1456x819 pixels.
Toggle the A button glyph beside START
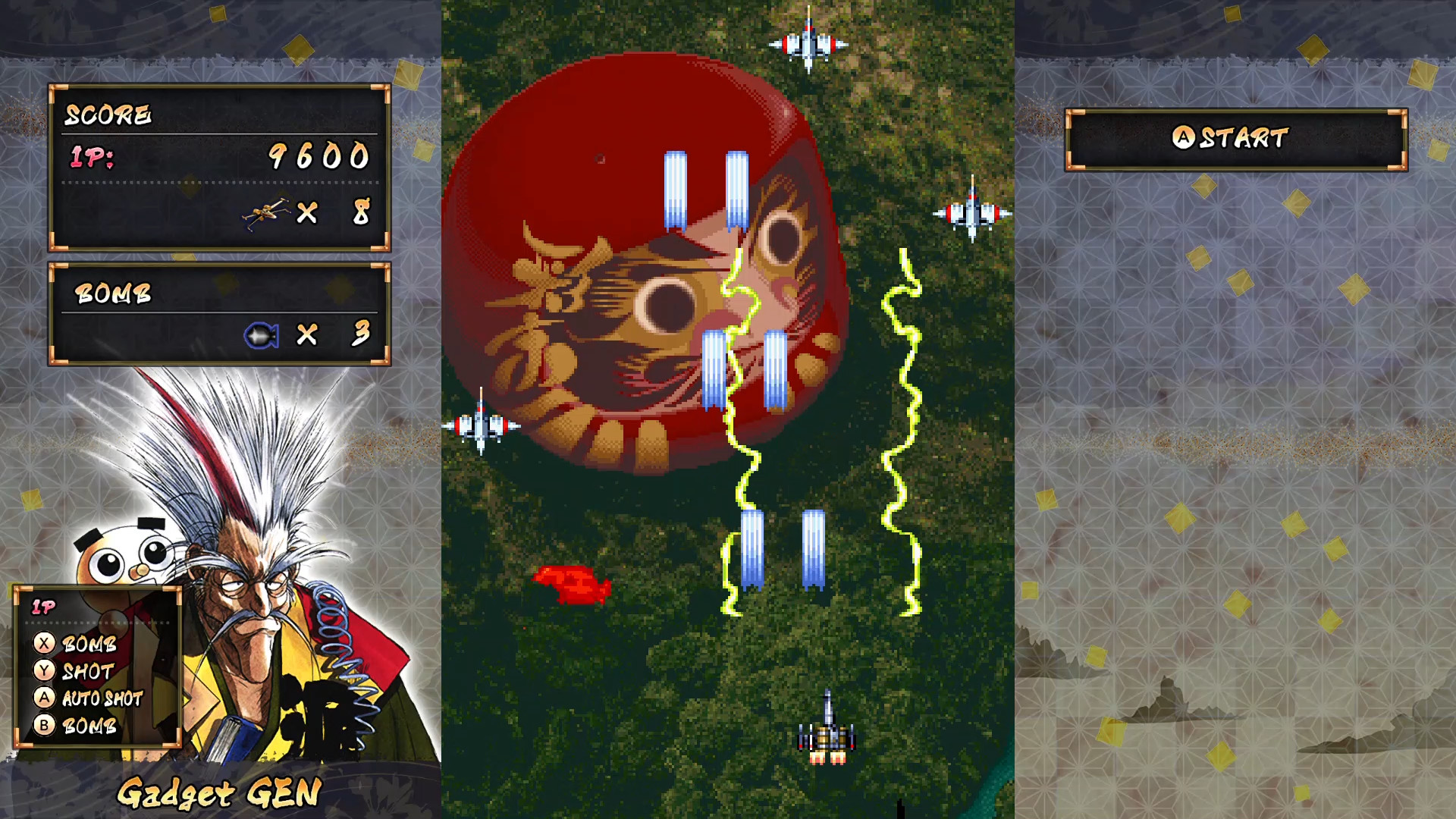tap(1184, 136)
